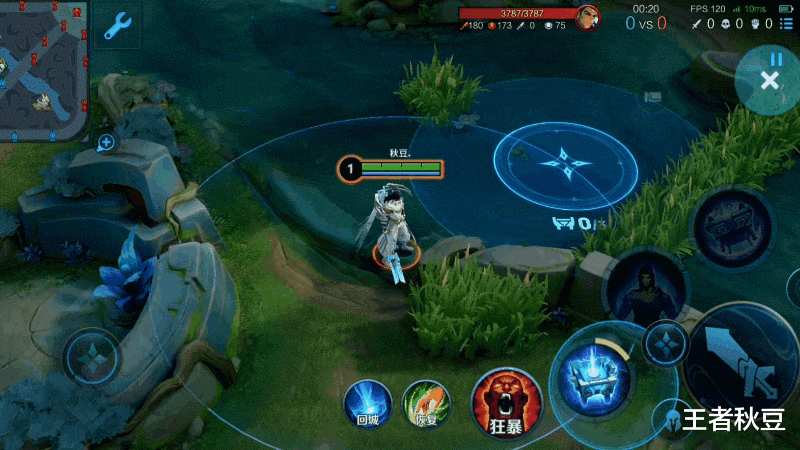Tap the small four-point star button near the skills
Image resolution: width=800 pixels, height=450 pixels.
coord(665,343)
